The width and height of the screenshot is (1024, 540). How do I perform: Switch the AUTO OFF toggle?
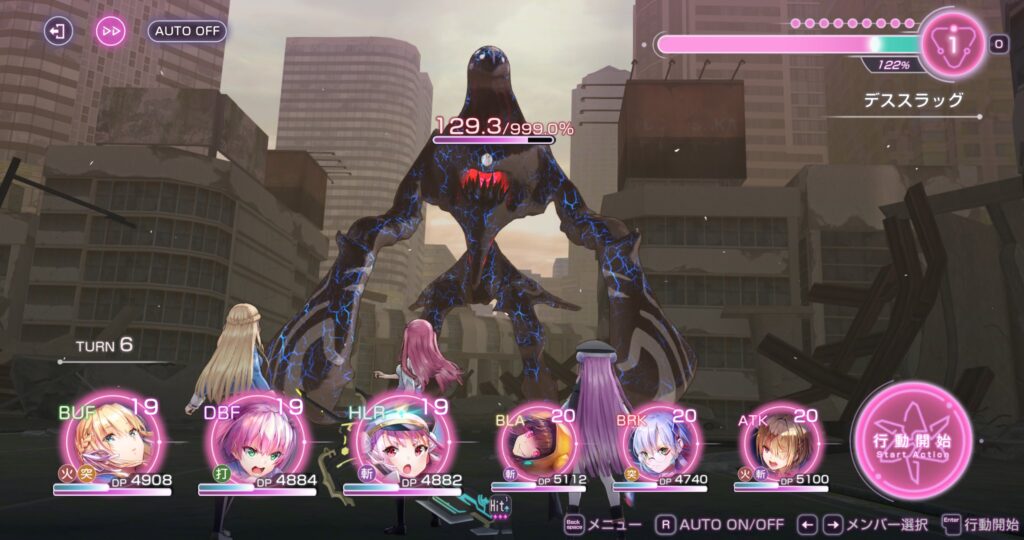pos(187,31)
